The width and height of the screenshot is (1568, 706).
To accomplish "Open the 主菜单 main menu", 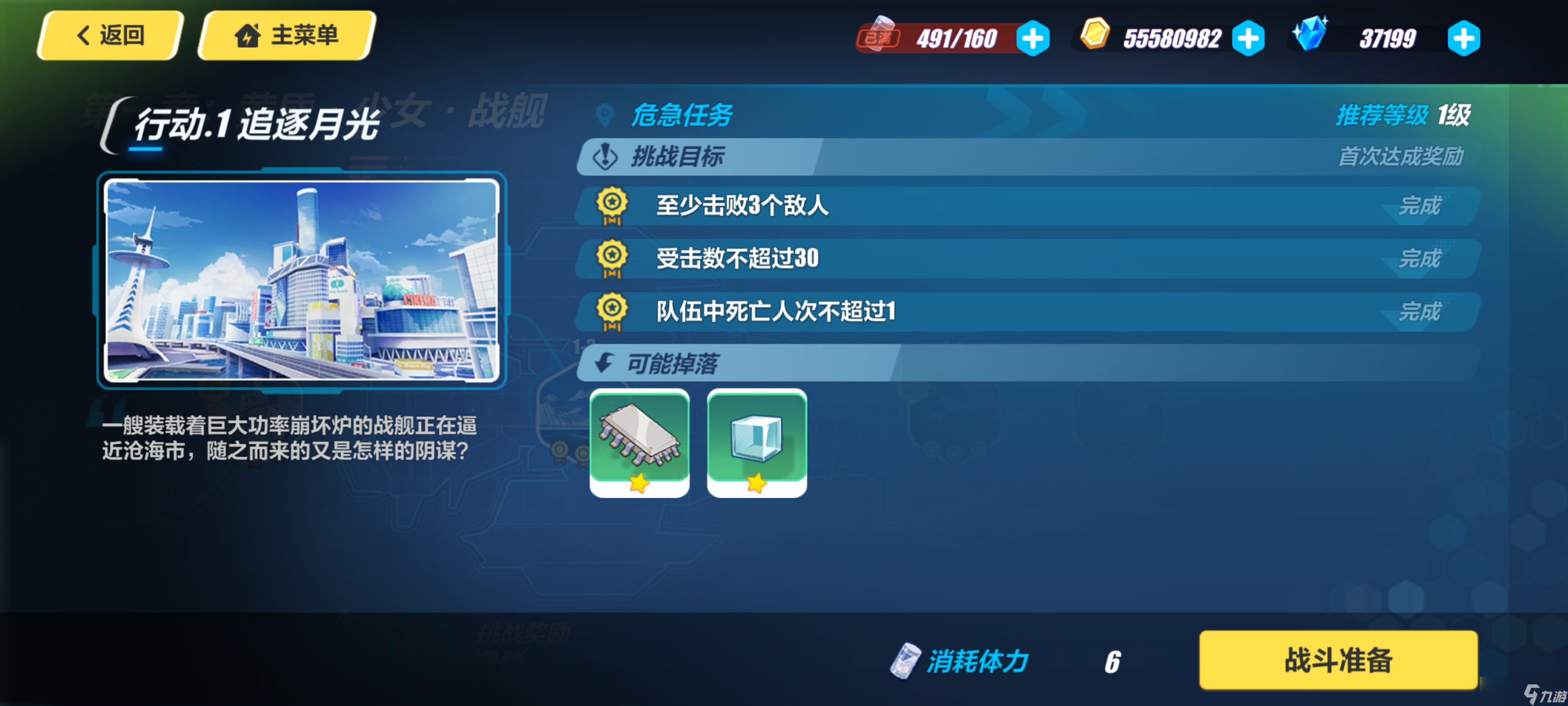I will [284, 35].
